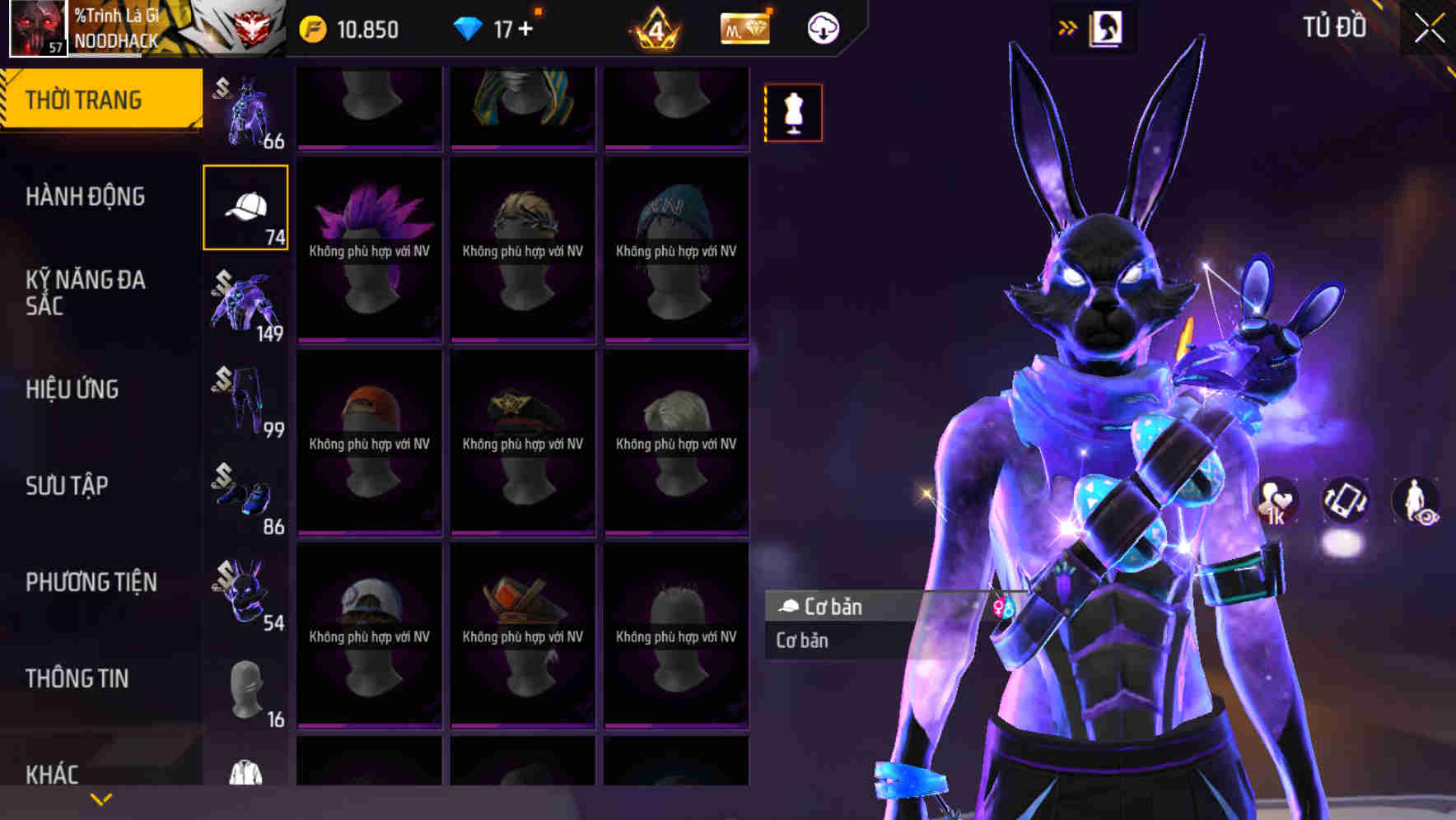The width and height of the screenshot is (1456, 820).
Task: Open the THÔNG TIN section
Action: tap(74, 678)
